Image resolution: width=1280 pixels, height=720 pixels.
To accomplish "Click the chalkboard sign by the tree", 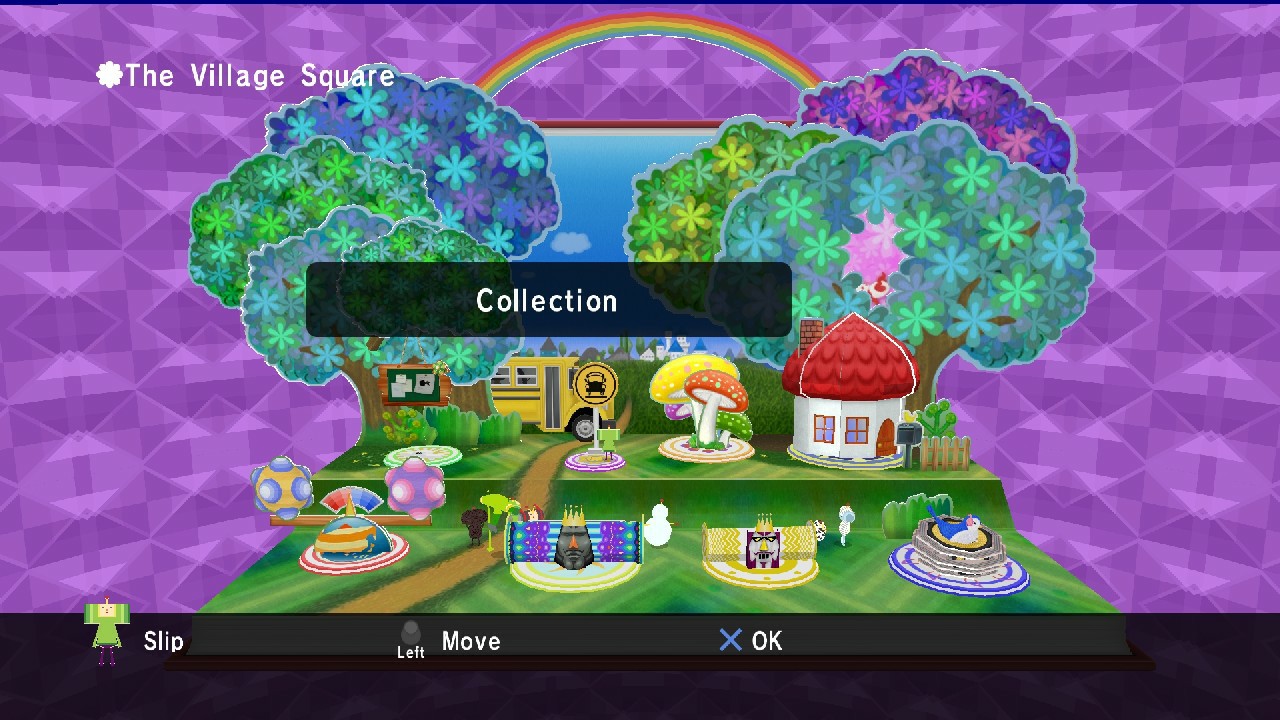I will click(x=412, y=383).
